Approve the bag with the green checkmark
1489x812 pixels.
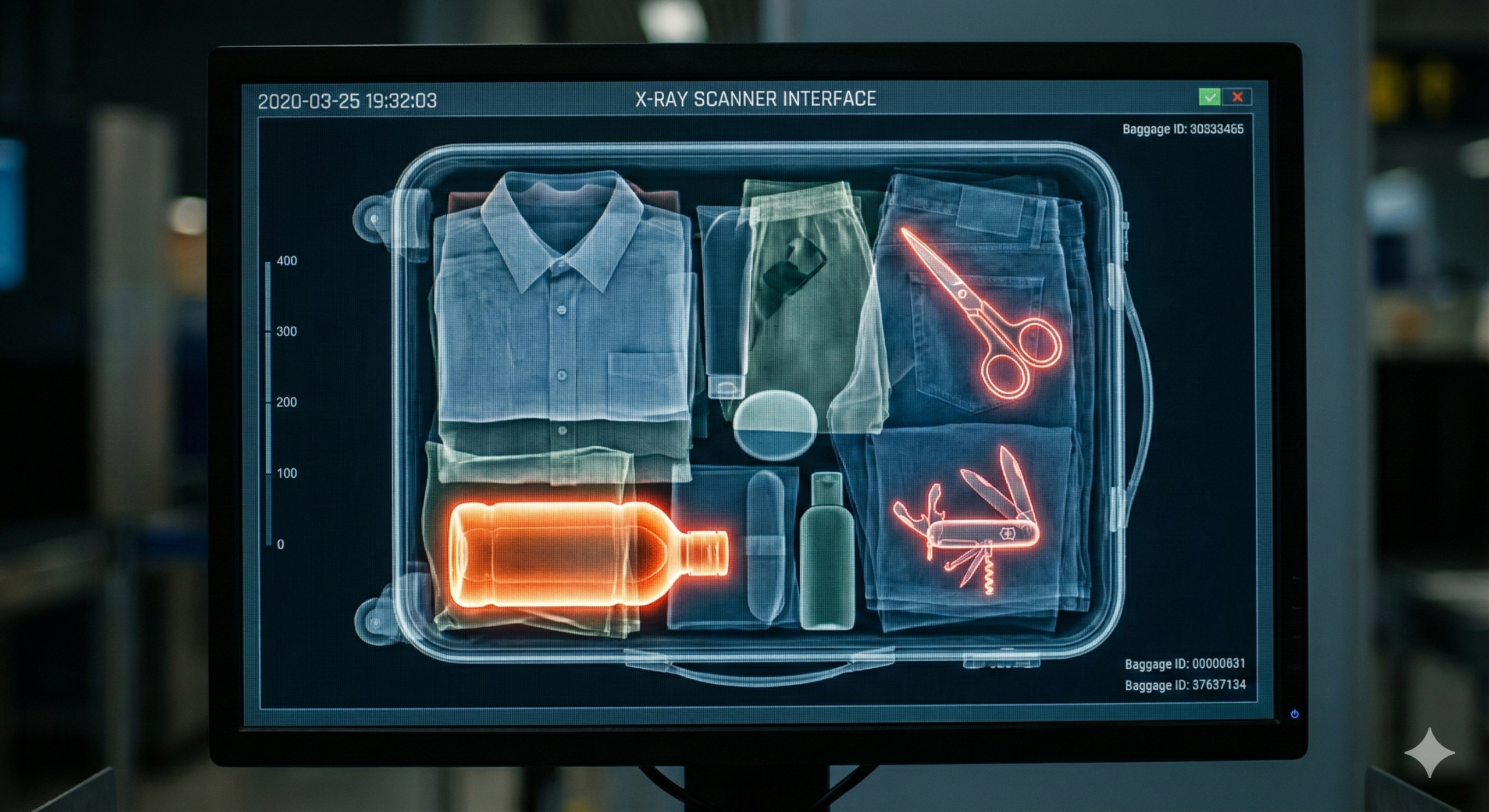pos(1209,97)
